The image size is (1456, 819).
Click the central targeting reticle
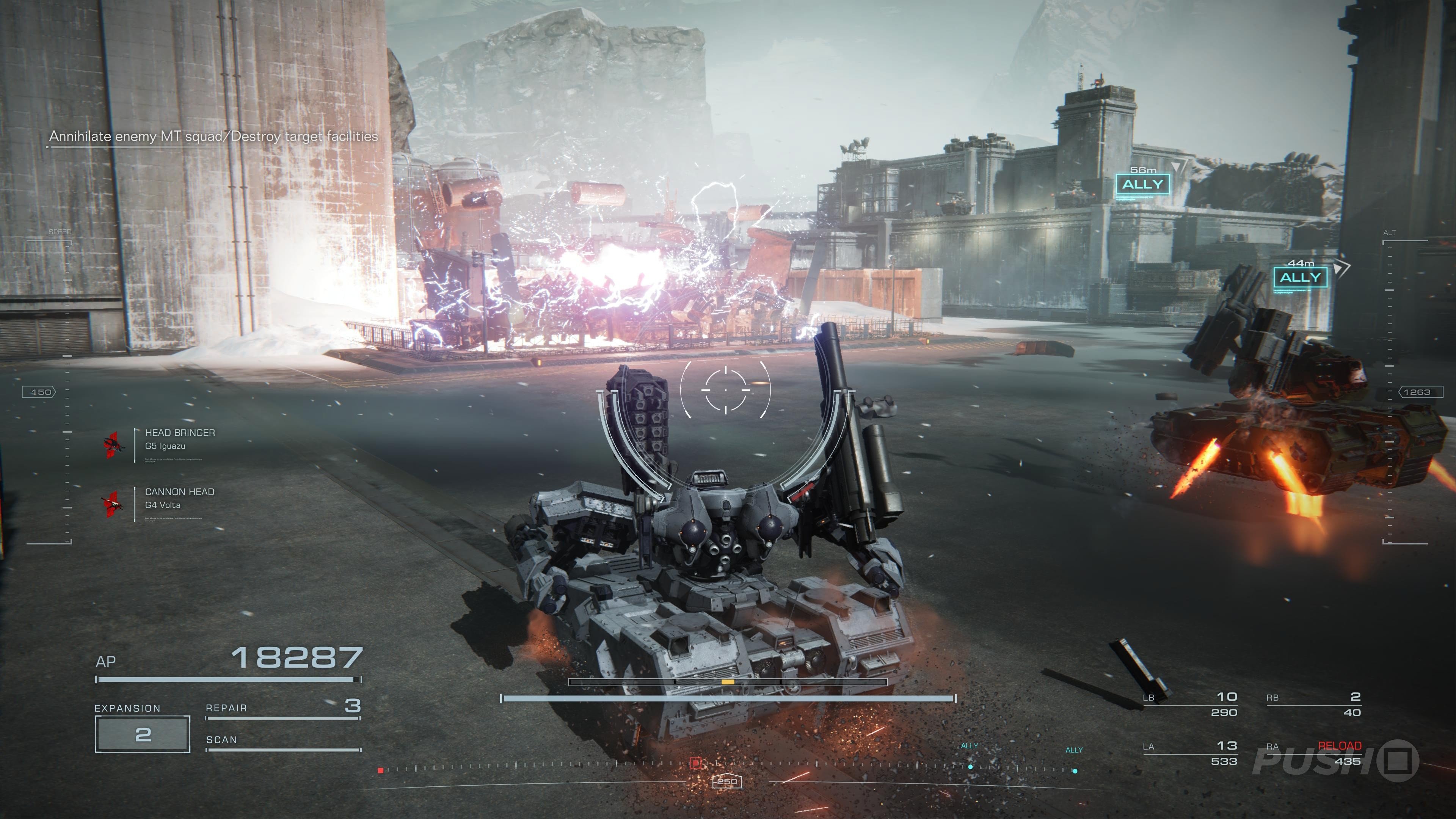[726, 389]
